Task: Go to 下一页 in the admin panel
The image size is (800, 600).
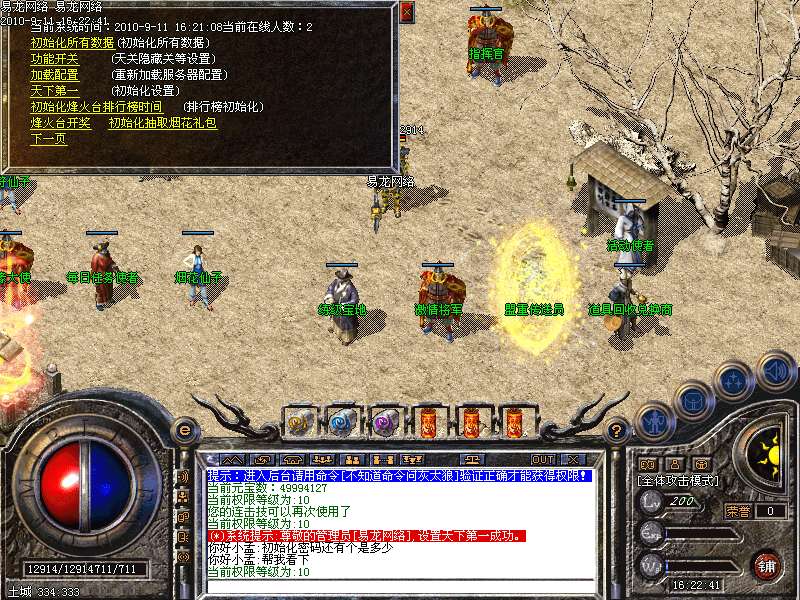Action: coord(48,139)
